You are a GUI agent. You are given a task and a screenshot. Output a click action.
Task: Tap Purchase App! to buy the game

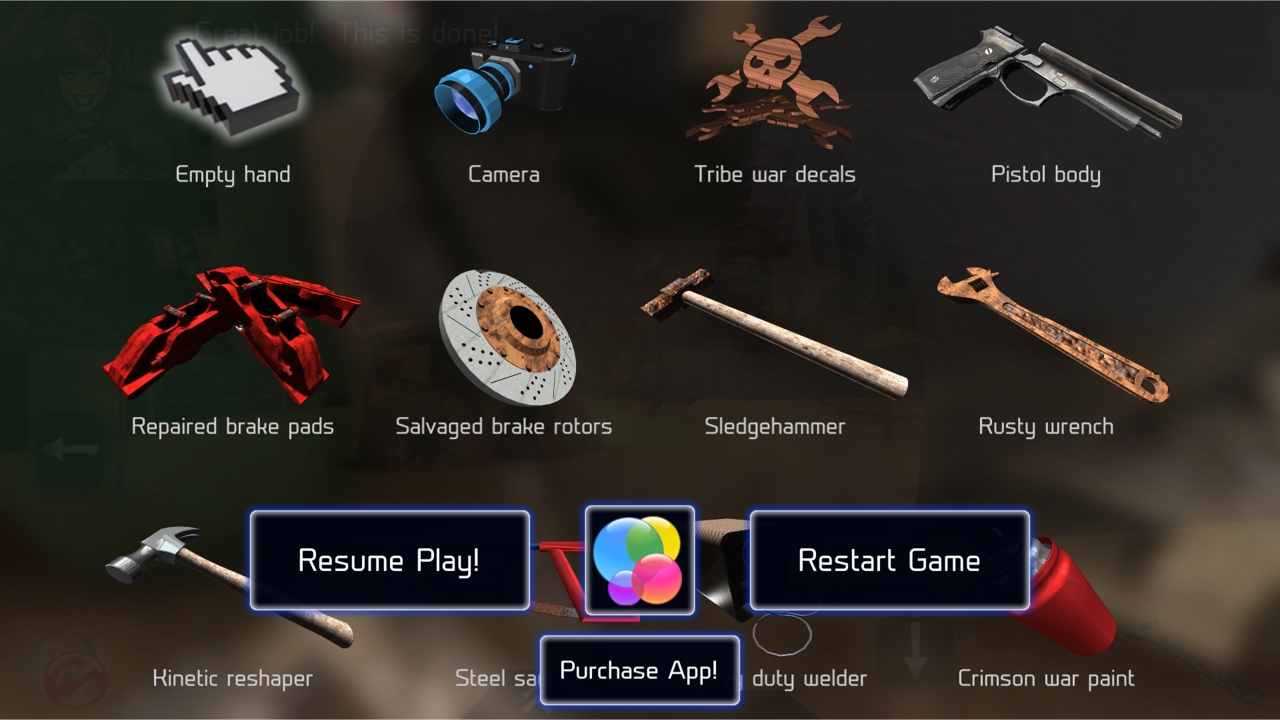pyautogui.click(x=640, y=670)
